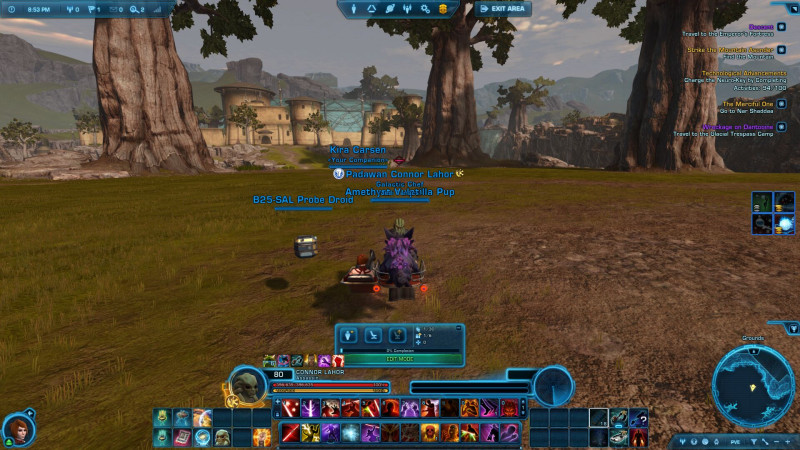This screenshot has height=450, width=800.
Task: Open the gear settings menu in top bar
Action: click(x=425, y=9)
